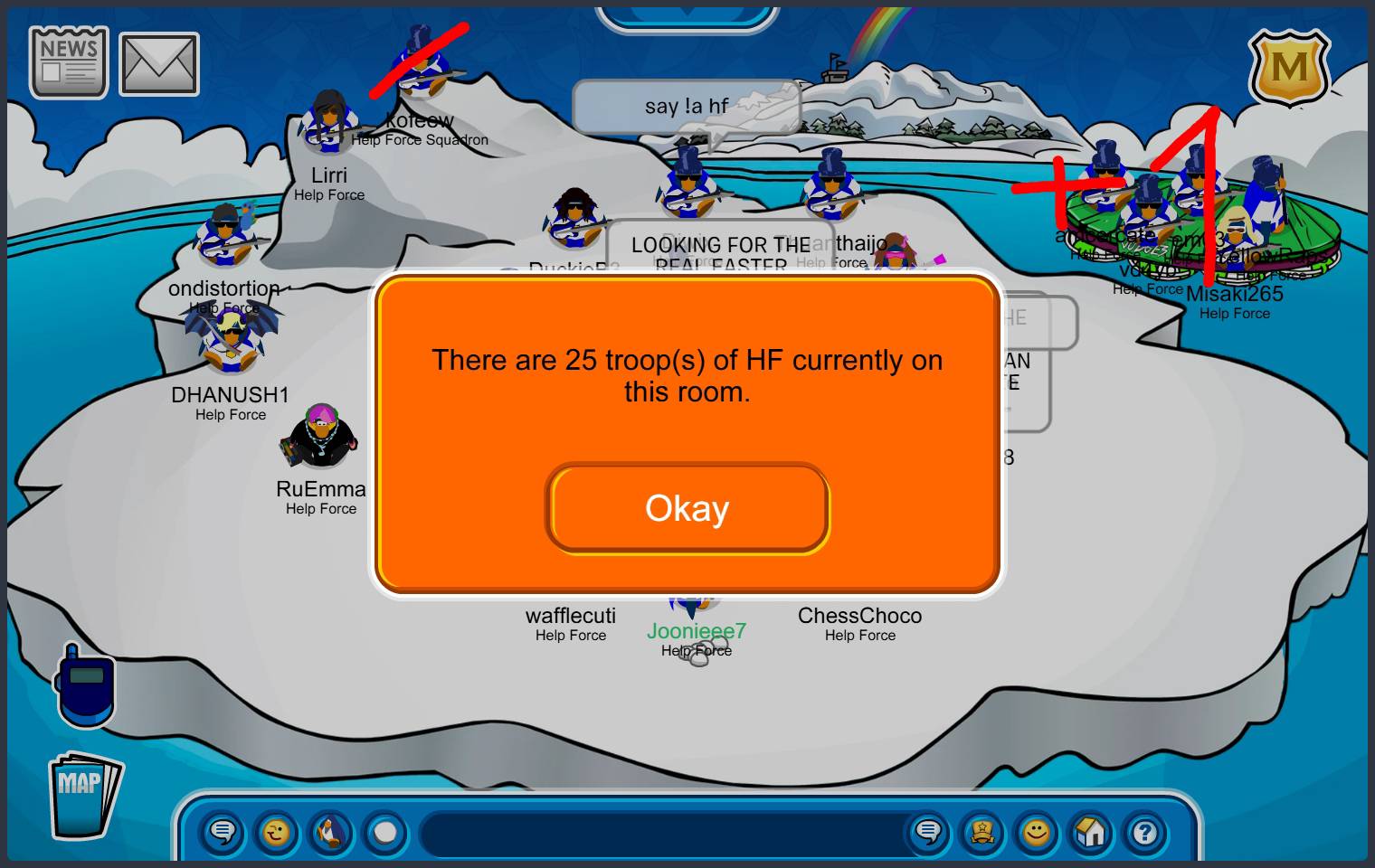The image size is (1375, 868).
Task: Click the chat message input bar
Action: 660,833
